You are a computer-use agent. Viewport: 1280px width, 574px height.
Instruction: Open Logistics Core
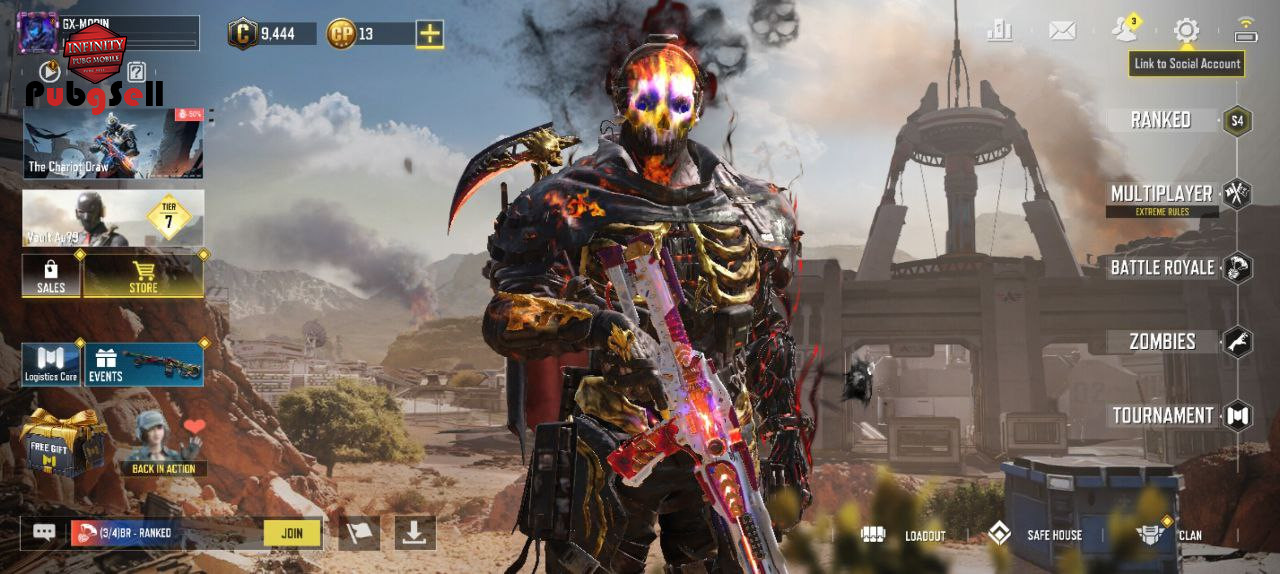(51, 365)
